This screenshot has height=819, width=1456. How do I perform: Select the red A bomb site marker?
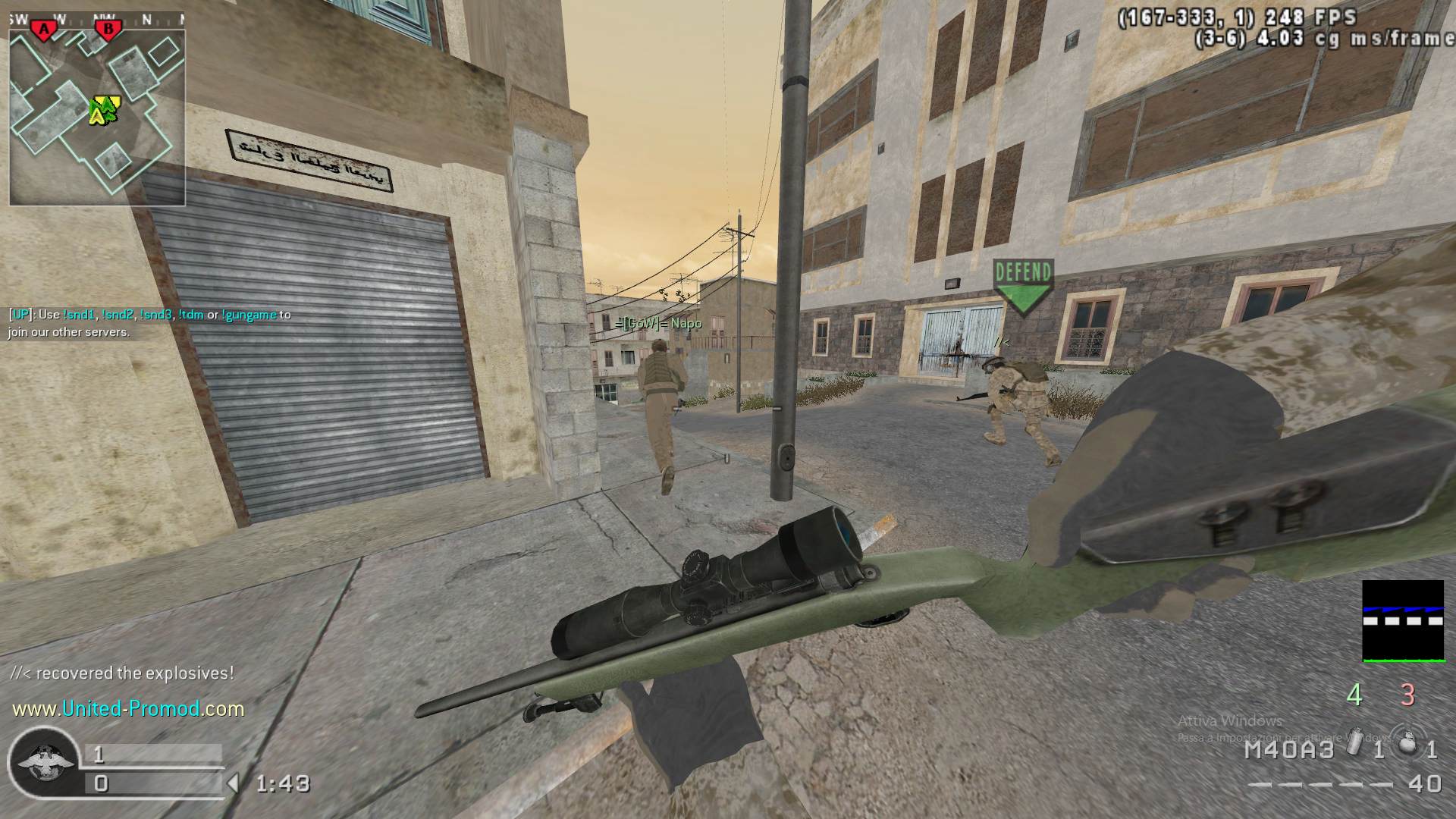(x=45, y=30)
